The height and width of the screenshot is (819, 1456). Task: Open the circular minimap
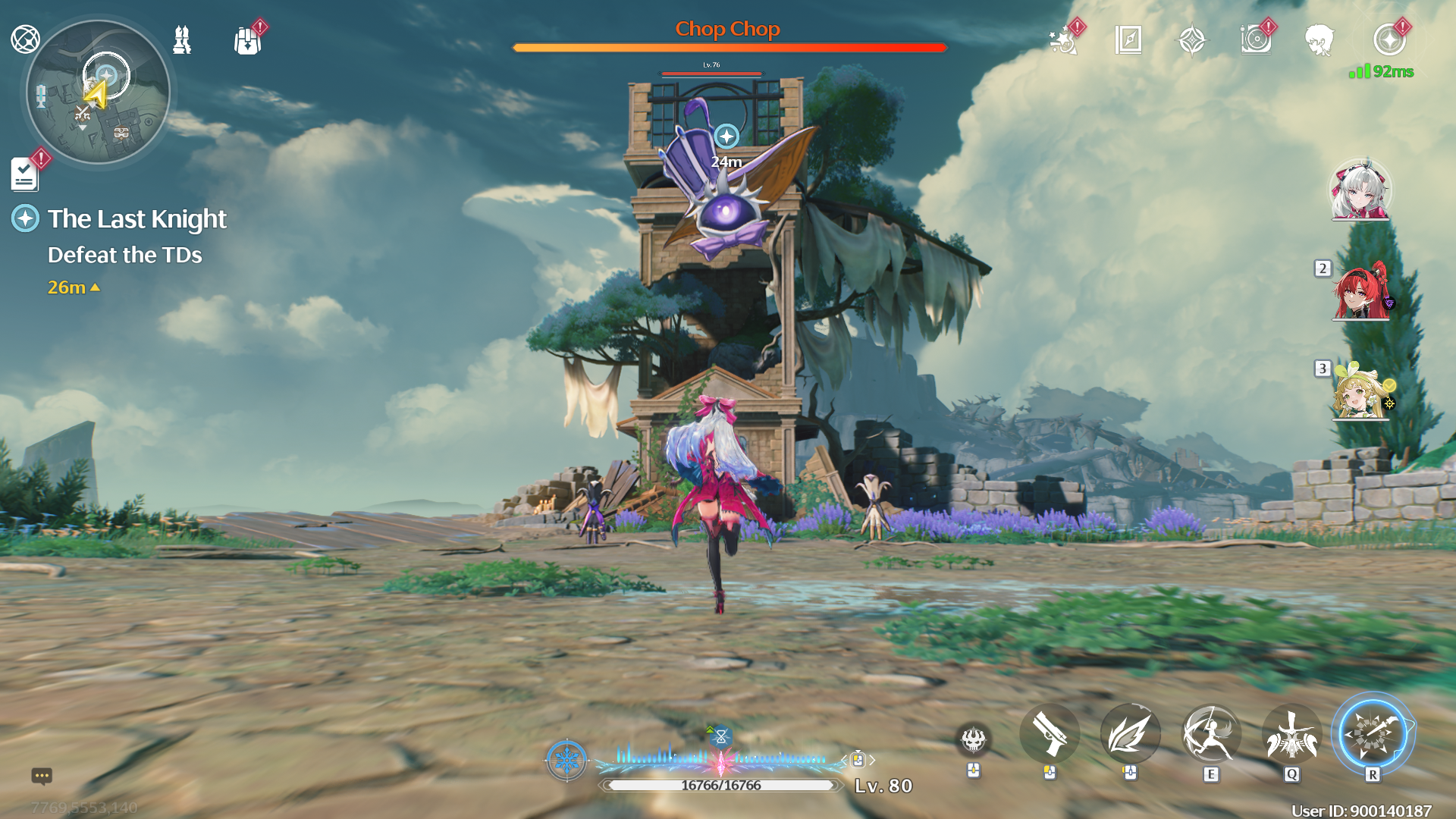[x=99, y=93]
